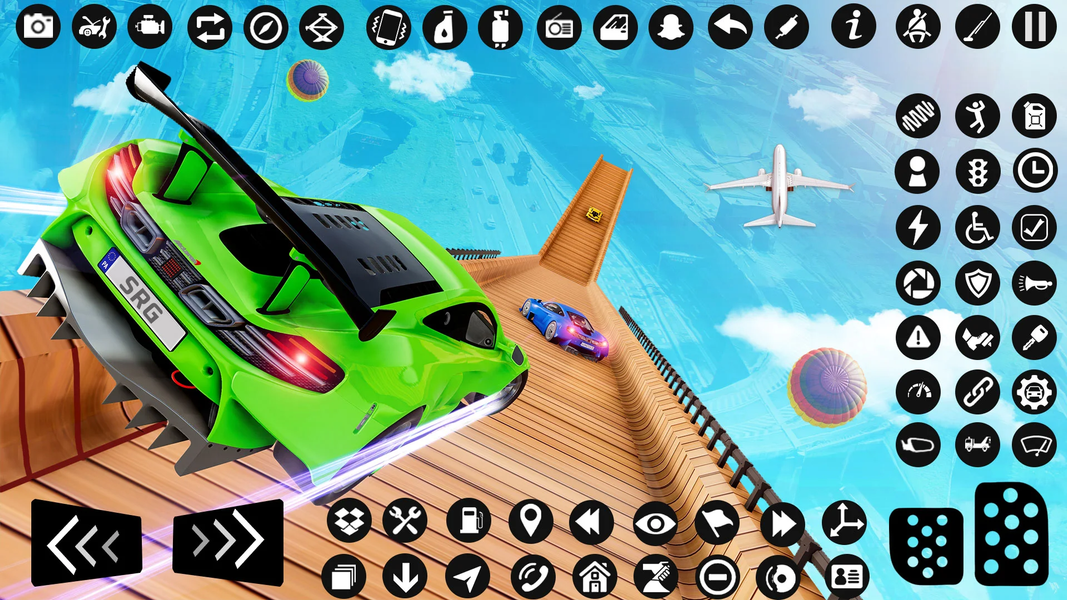Click the compass icon

tap(266, 27)
